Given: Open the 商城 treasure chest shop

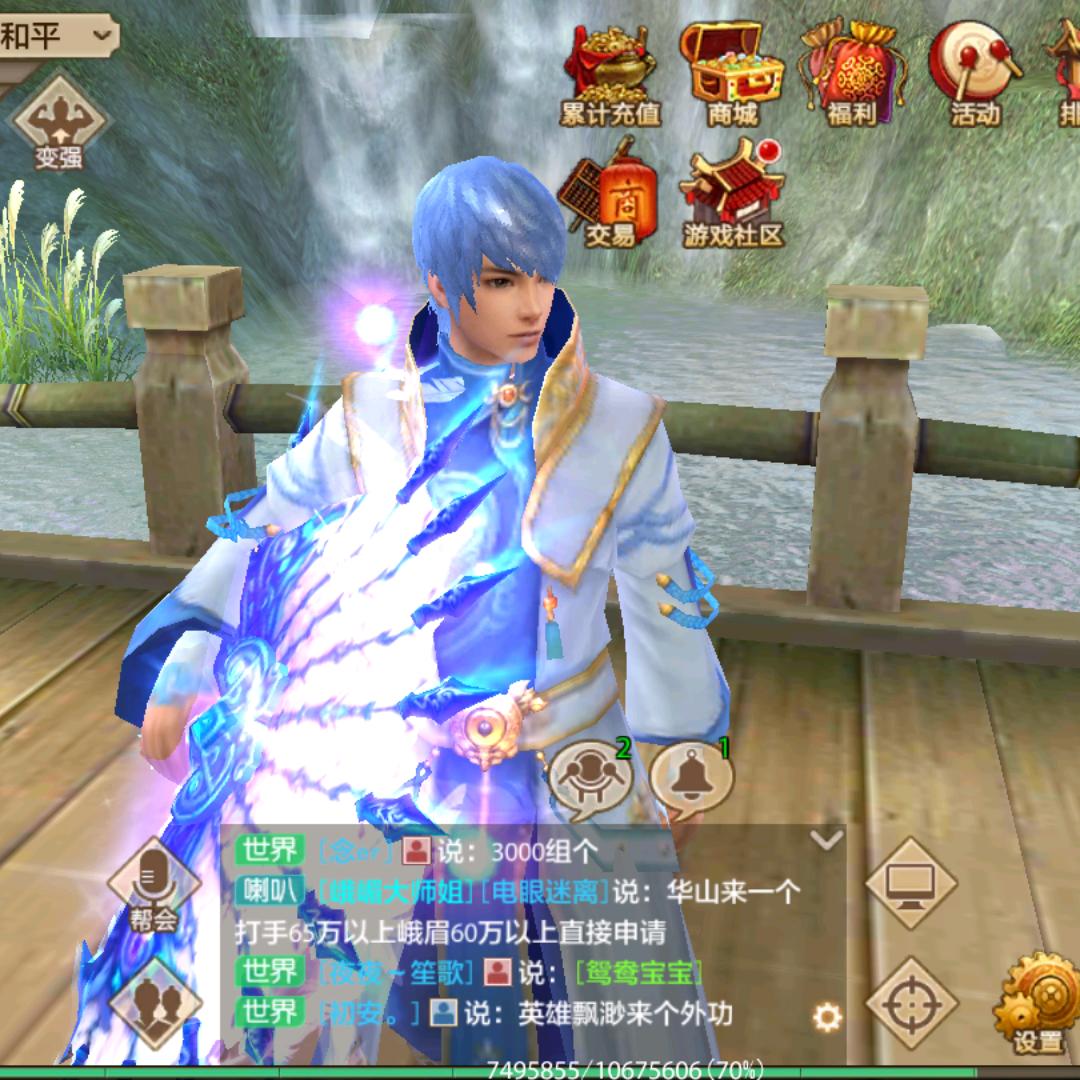Looking at the screenshot, I should (731, 72).
